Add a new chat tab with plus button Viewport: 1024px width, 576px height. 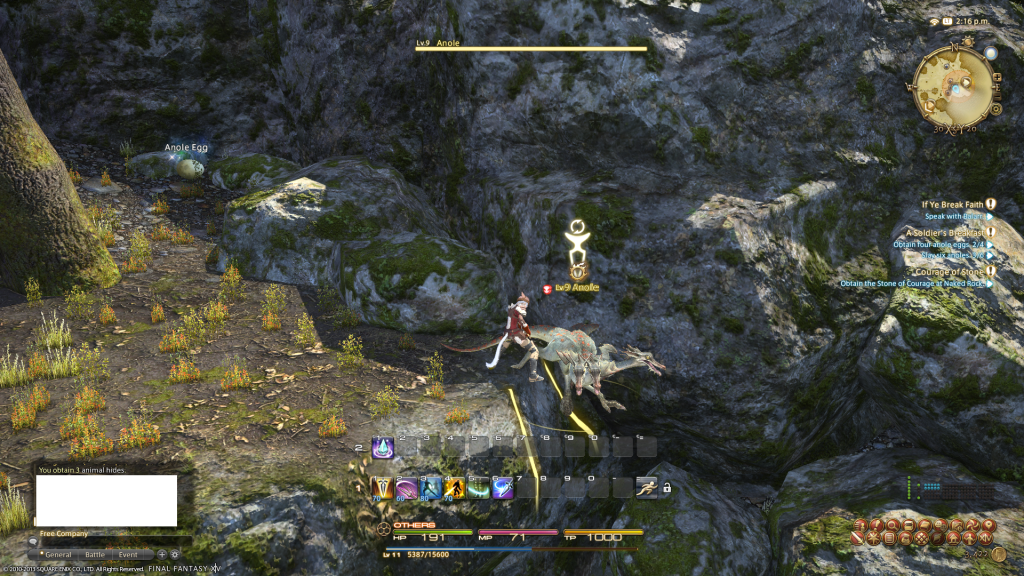click(162, 554)
